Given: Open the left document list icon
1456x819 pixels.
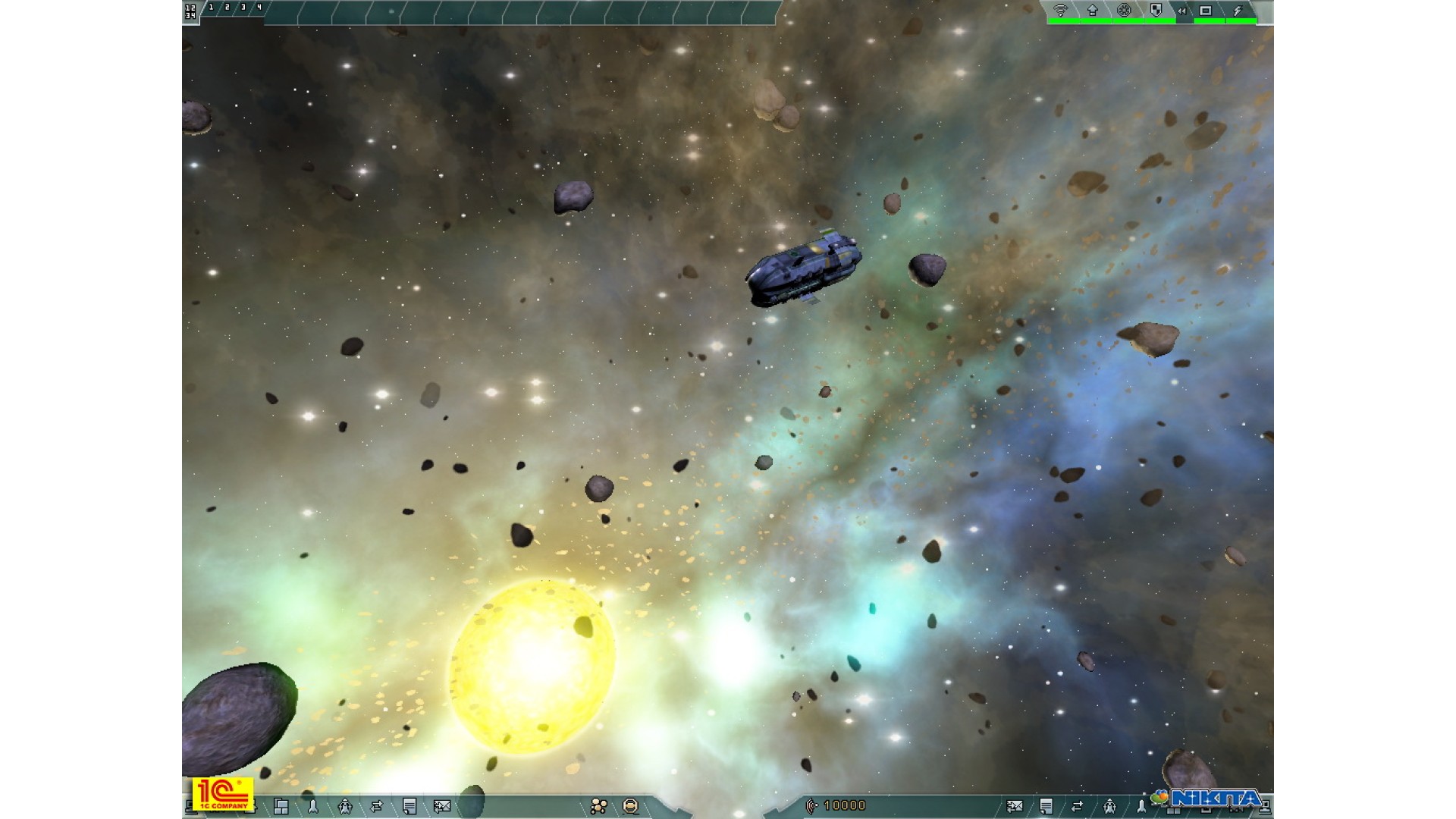Looking at the screenshot, I should pos(409,806).
